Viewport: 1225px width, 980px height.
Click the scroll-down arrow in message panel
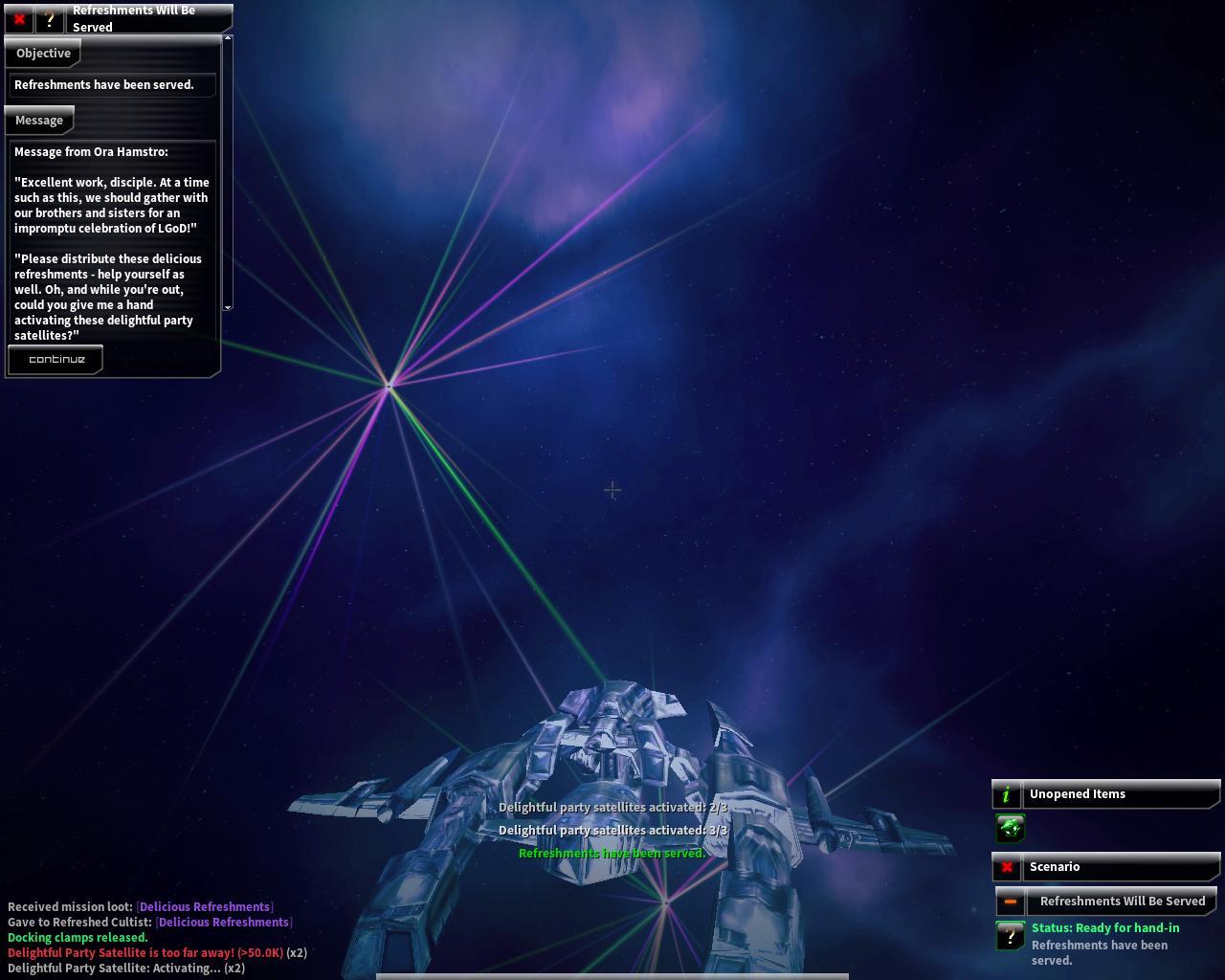pyautogui.click(x=228, y=307)
